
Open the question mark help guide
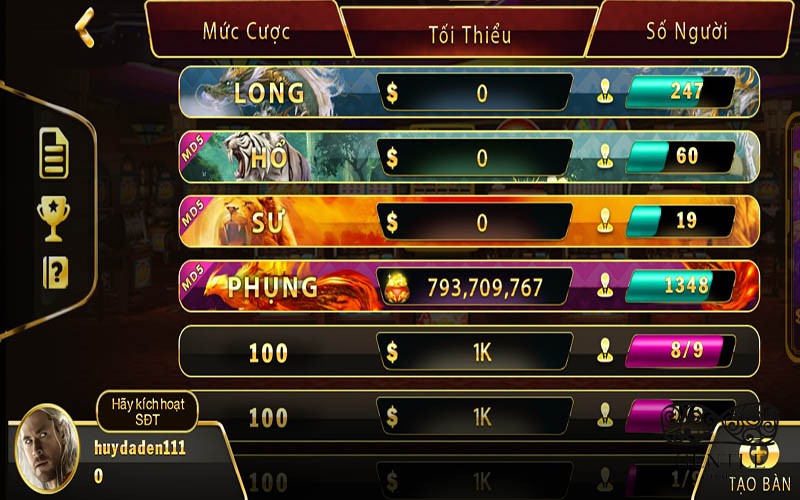(x=55, y=272)
